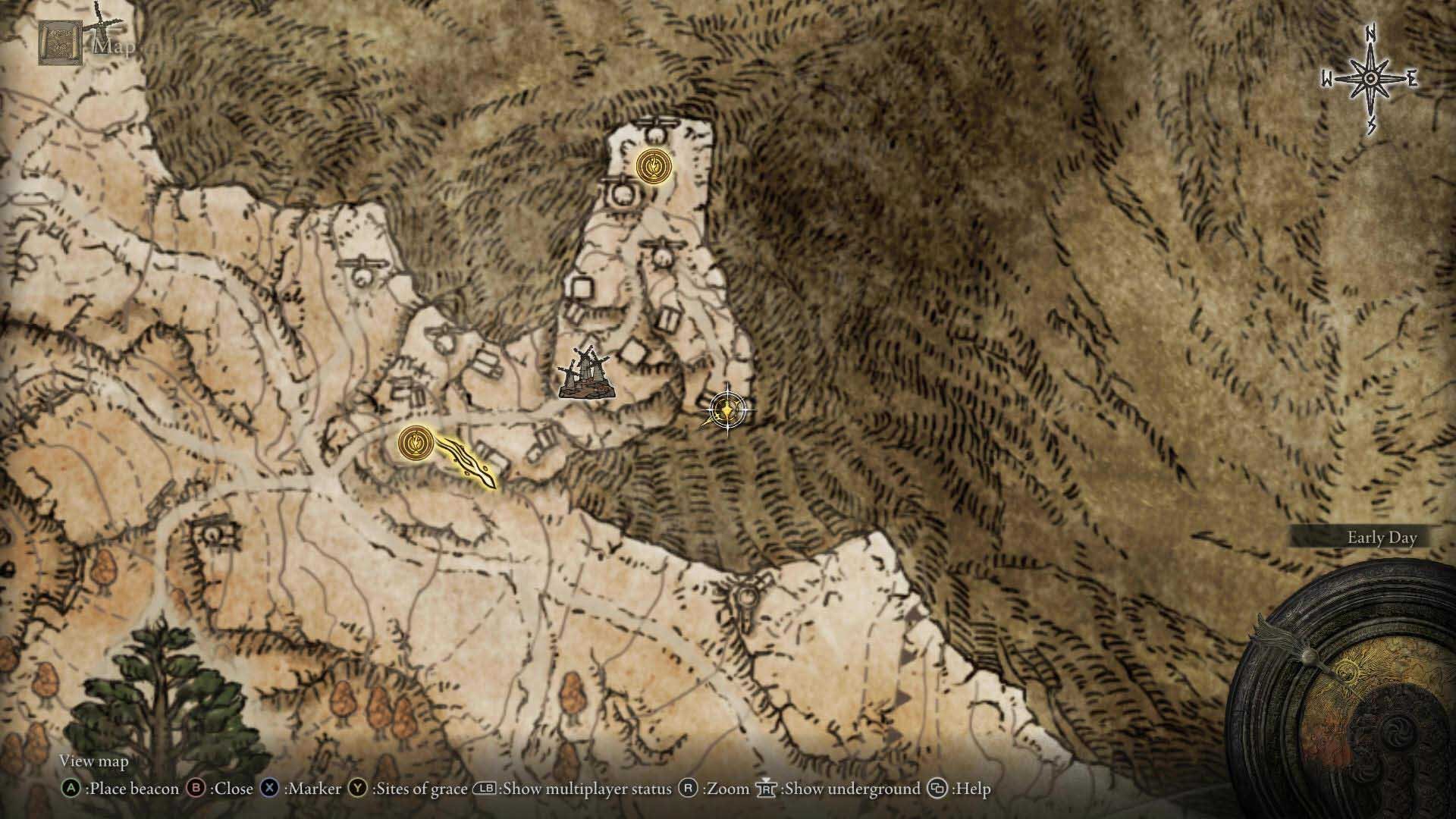Click the compass rose on the map
This screenshot has width=1456, height=819.
coord(1371,80)
